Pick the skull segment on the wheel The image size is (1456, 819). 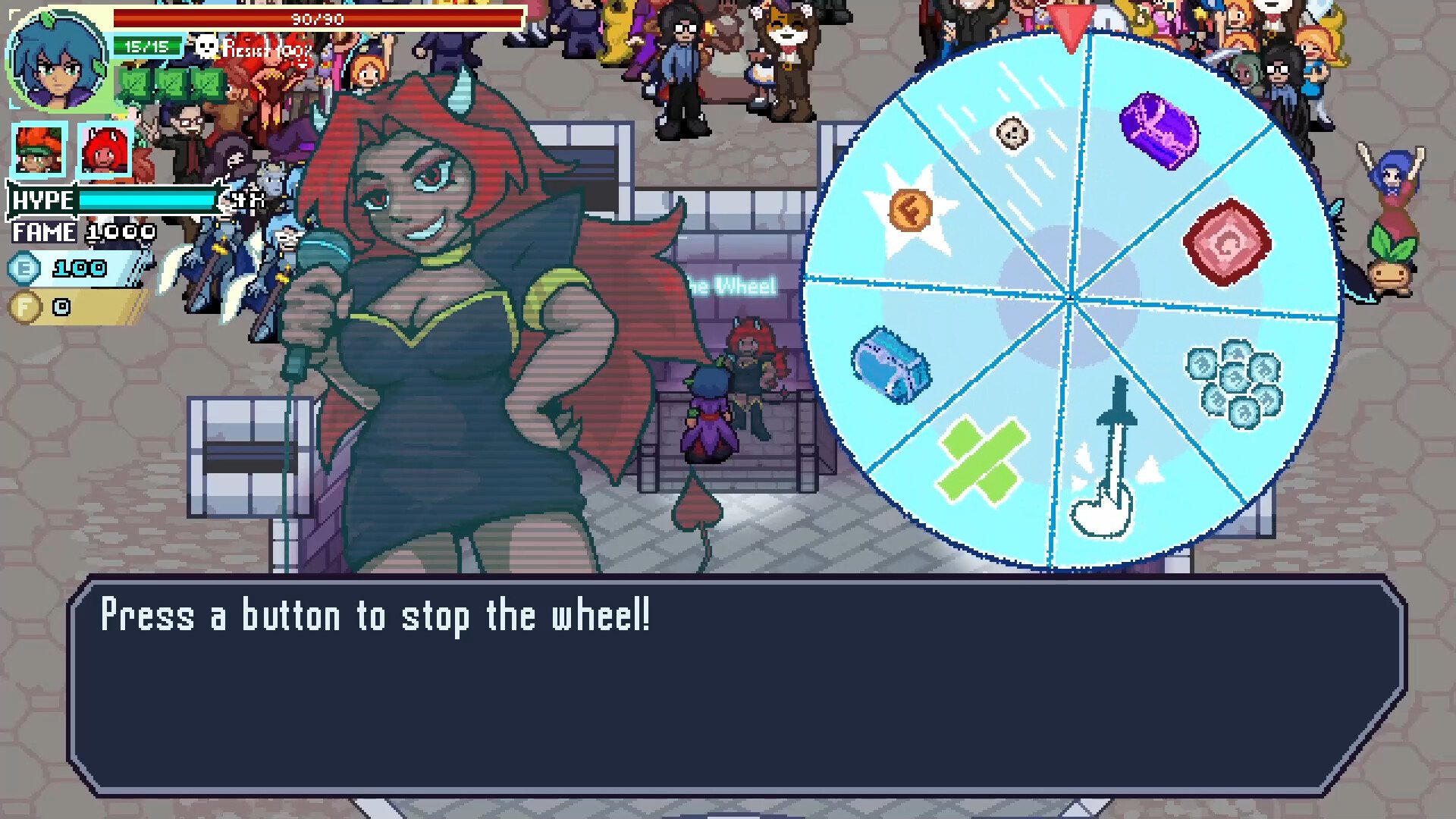tap(1012, 133)
